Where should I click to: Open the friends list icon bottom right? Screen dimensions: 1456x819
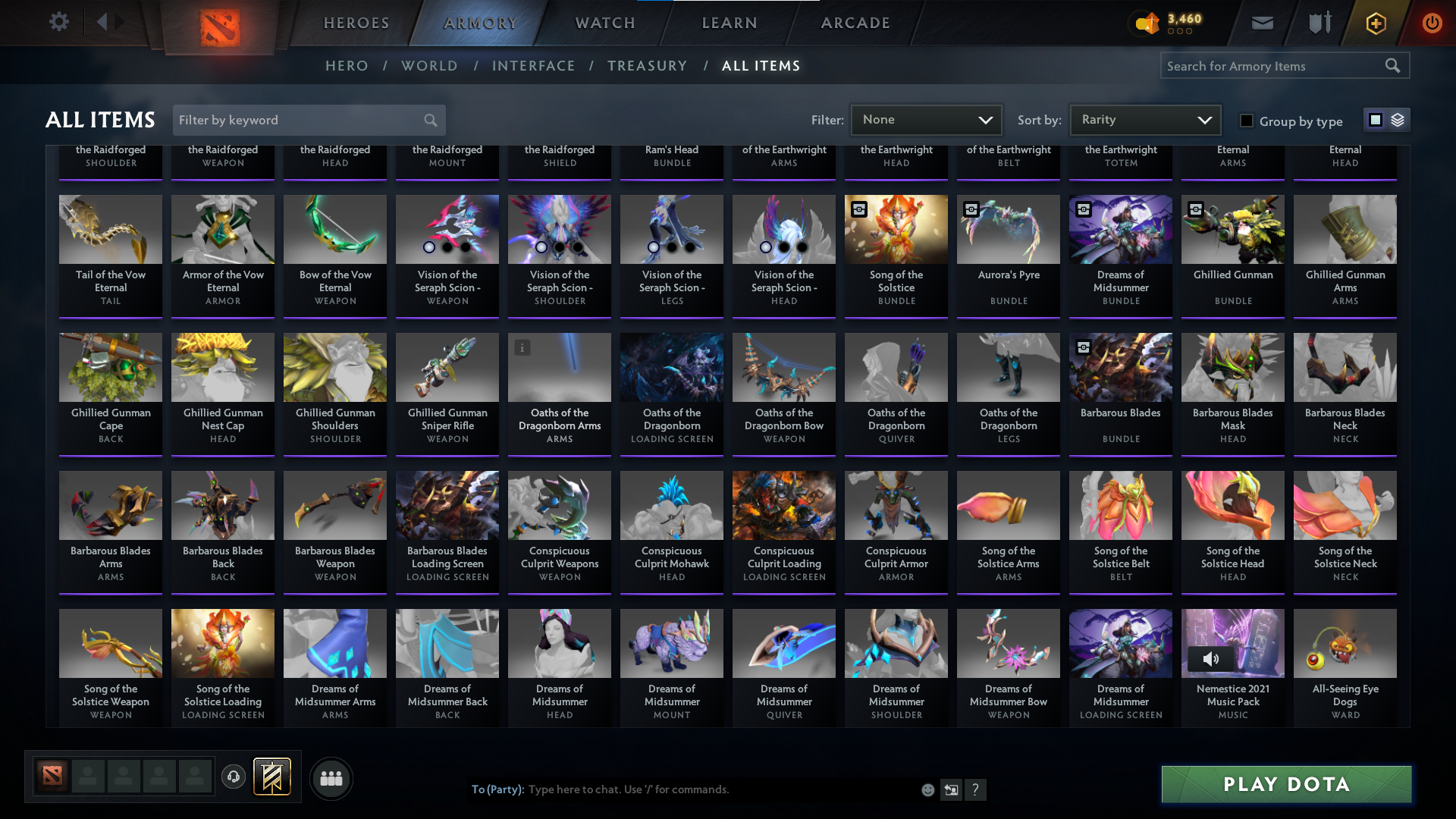pos(331,778)
